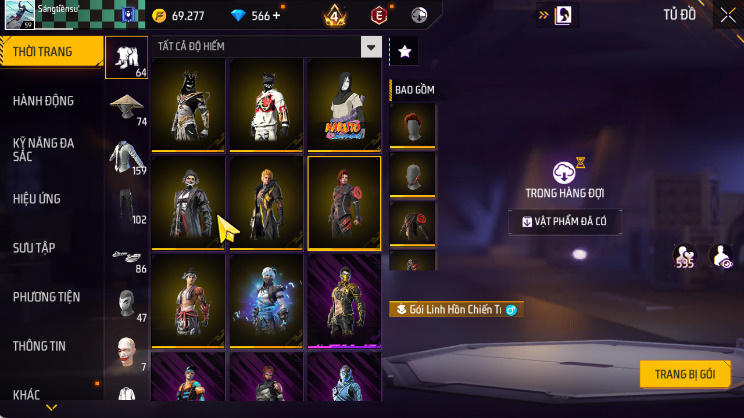The image size is (744, 418).
Task: Click the TRANG BỊ GÓI button
Action: [x=685, y=374]
